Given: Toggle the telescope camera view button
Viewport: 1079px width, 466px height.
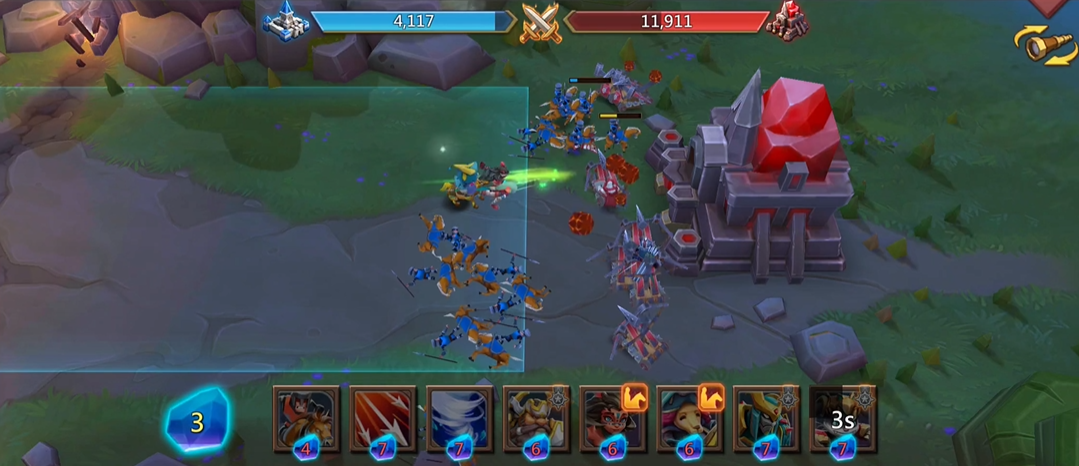Looking at the screenshot, I should click(1044, 45).
